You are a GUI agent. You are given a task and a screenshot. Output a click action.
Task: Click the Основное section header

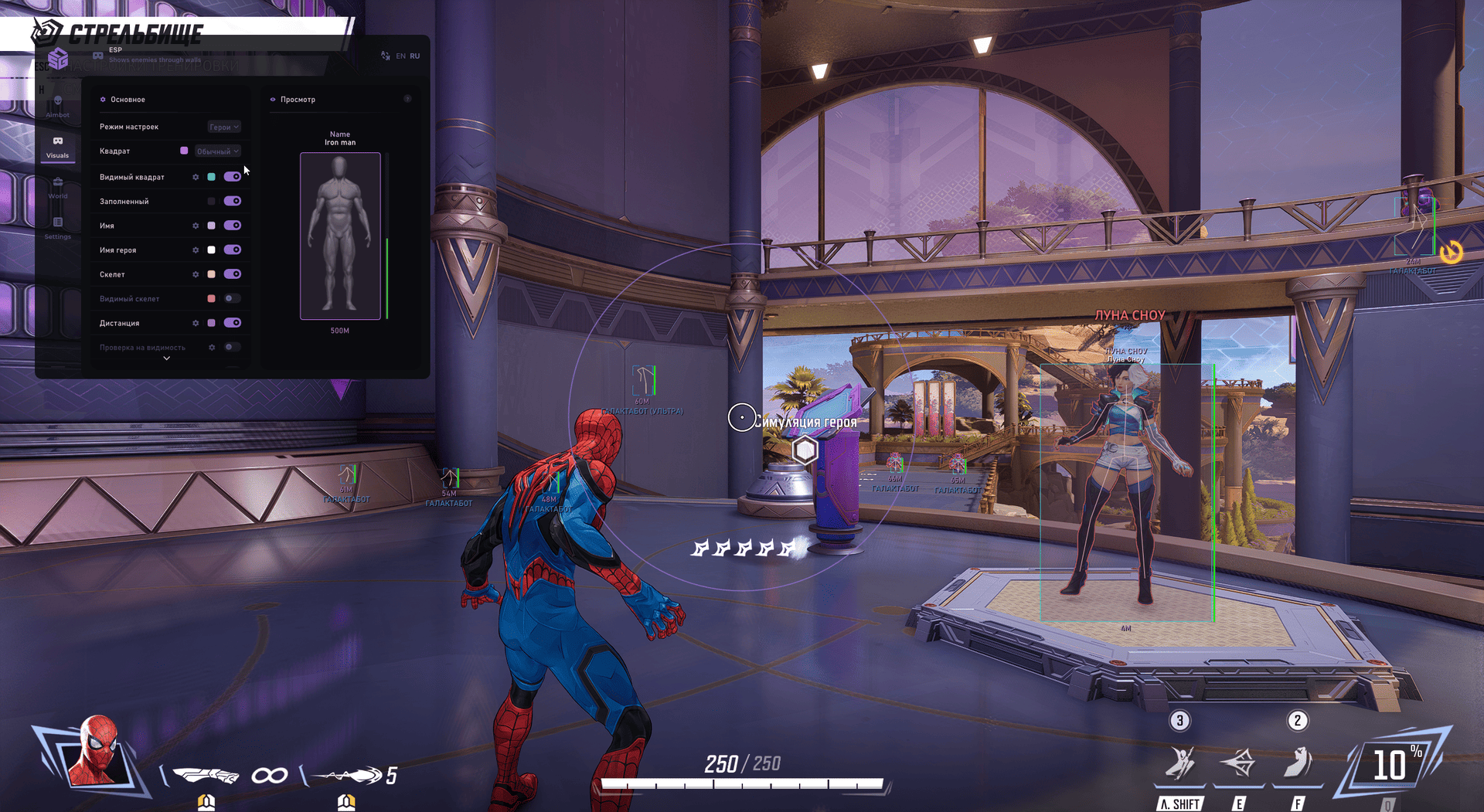[x=128, y=99]
